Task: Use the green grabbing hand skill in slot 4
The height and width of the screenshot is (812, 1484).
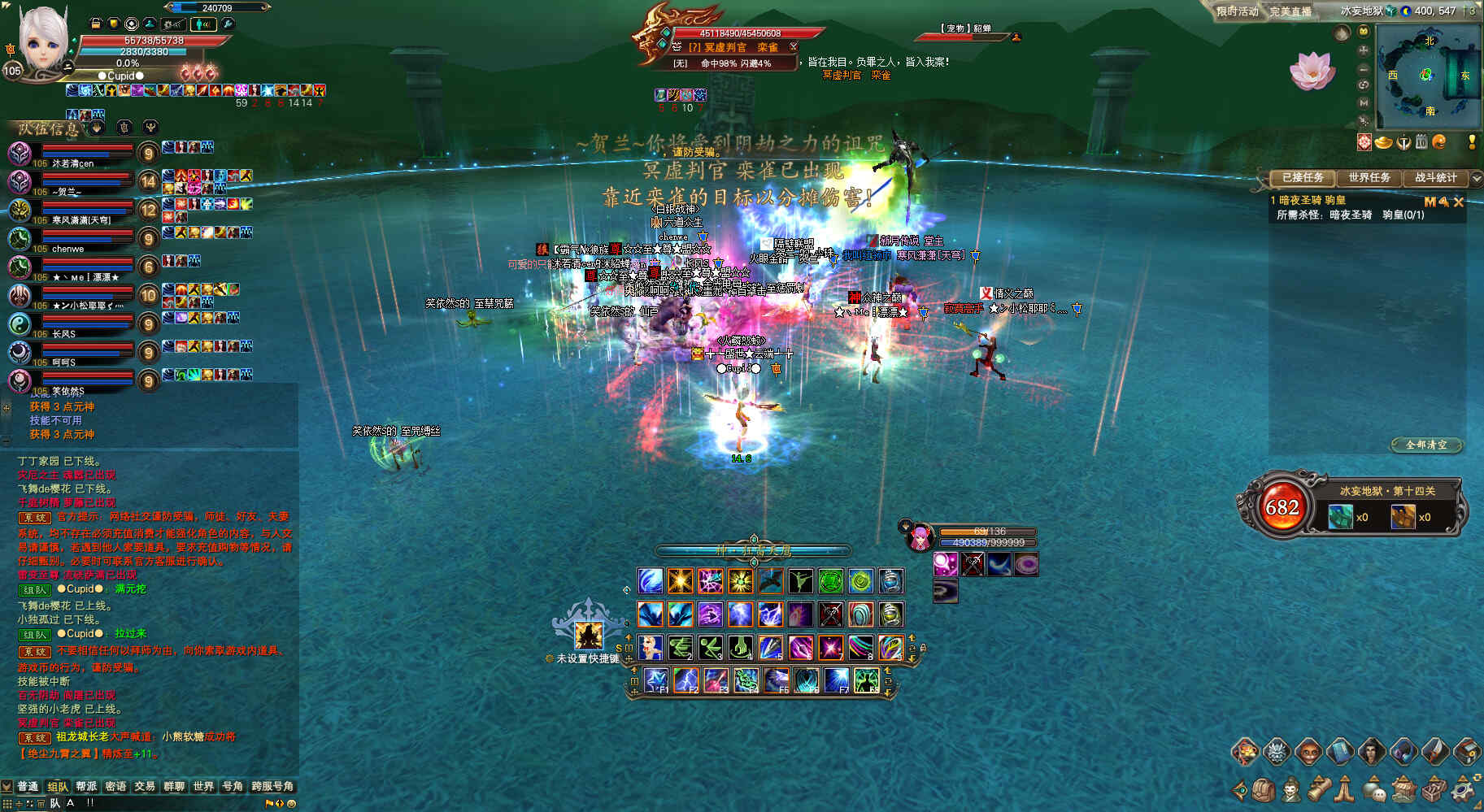Action: [x=739, y=647]
